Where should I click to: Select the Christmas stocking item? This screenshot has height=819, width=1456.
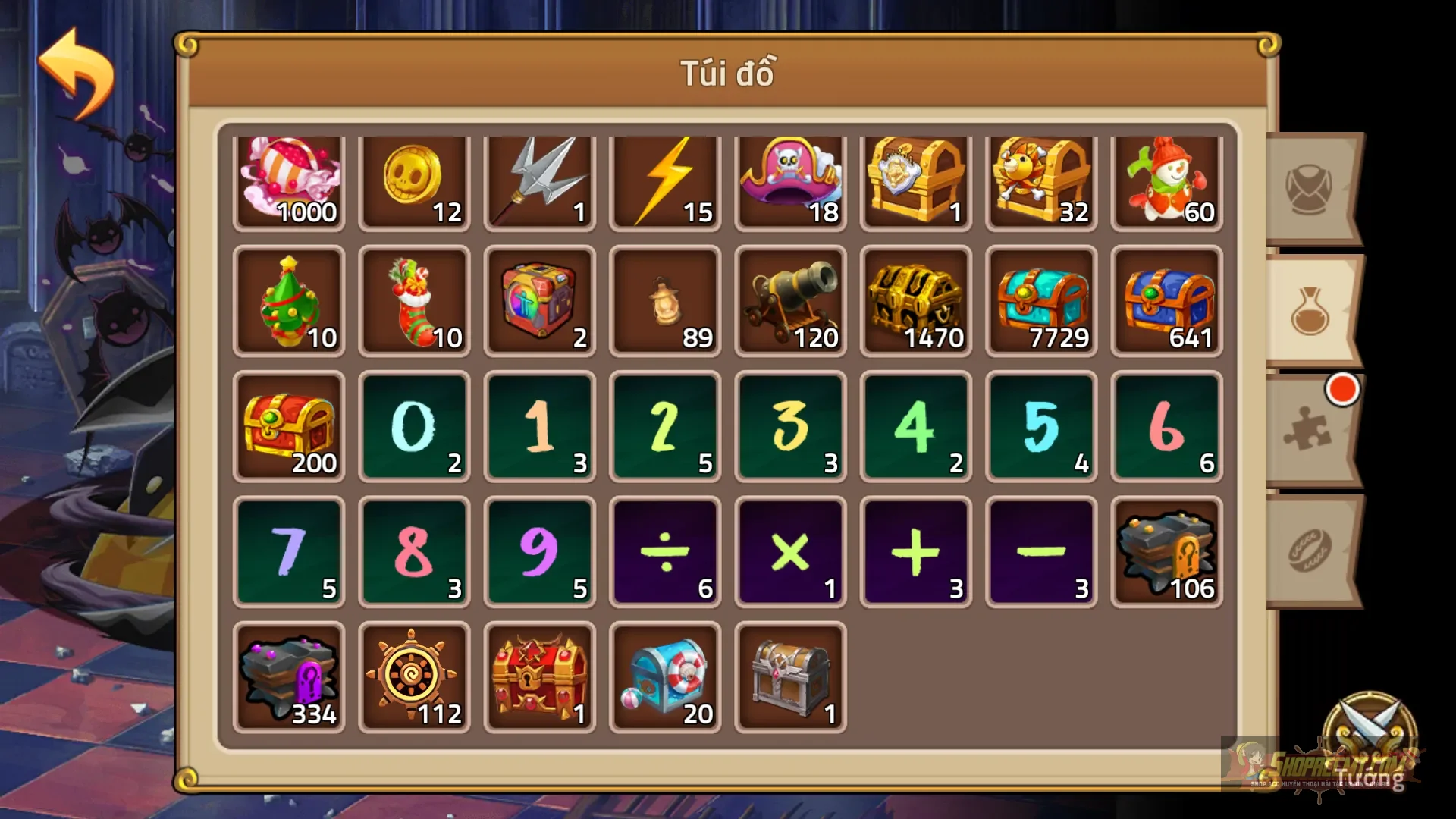pos(414,303)
